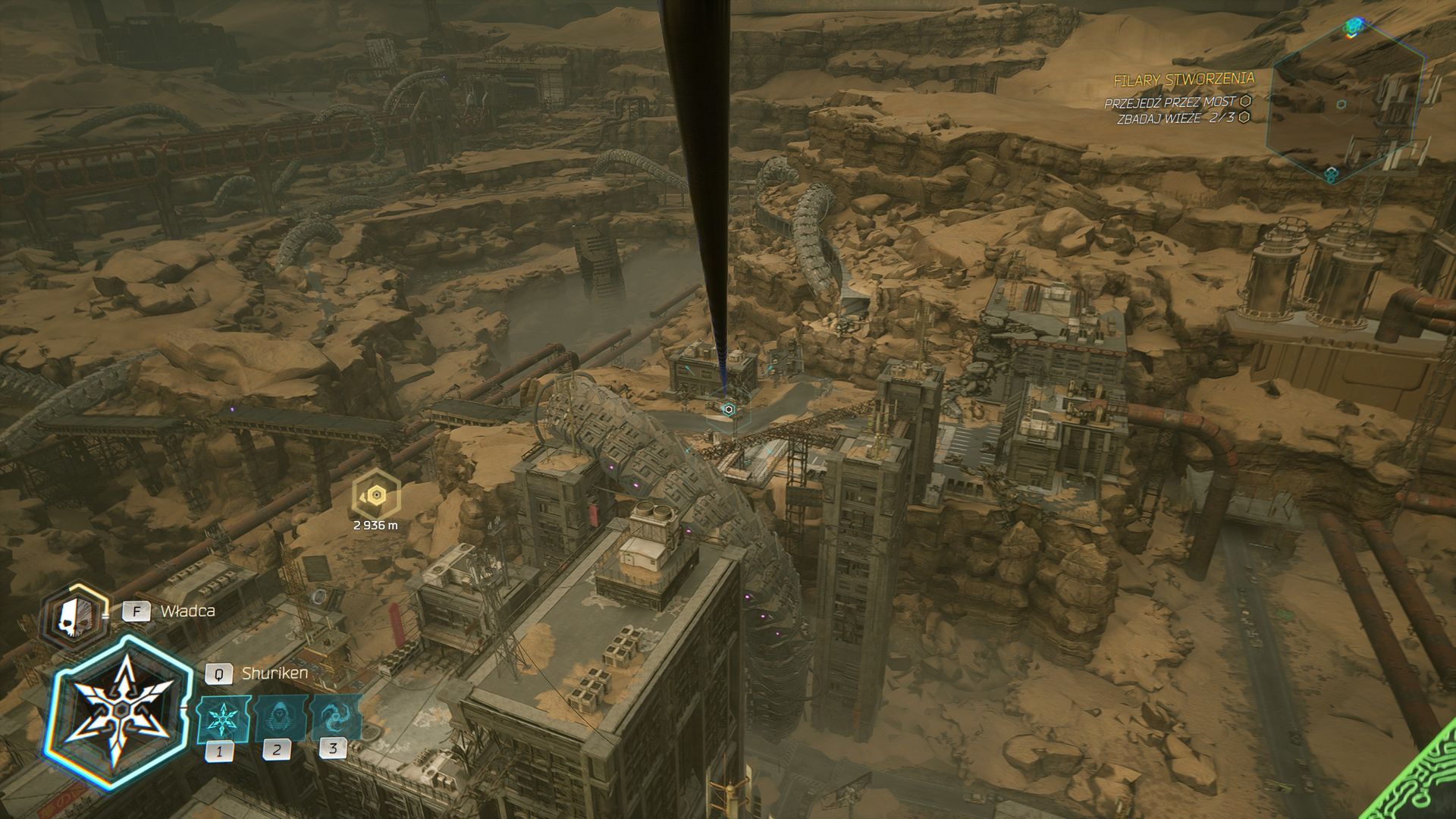
Task: Click the yellow waypoint marker showing 2 936 m
Action: point(375,495)
